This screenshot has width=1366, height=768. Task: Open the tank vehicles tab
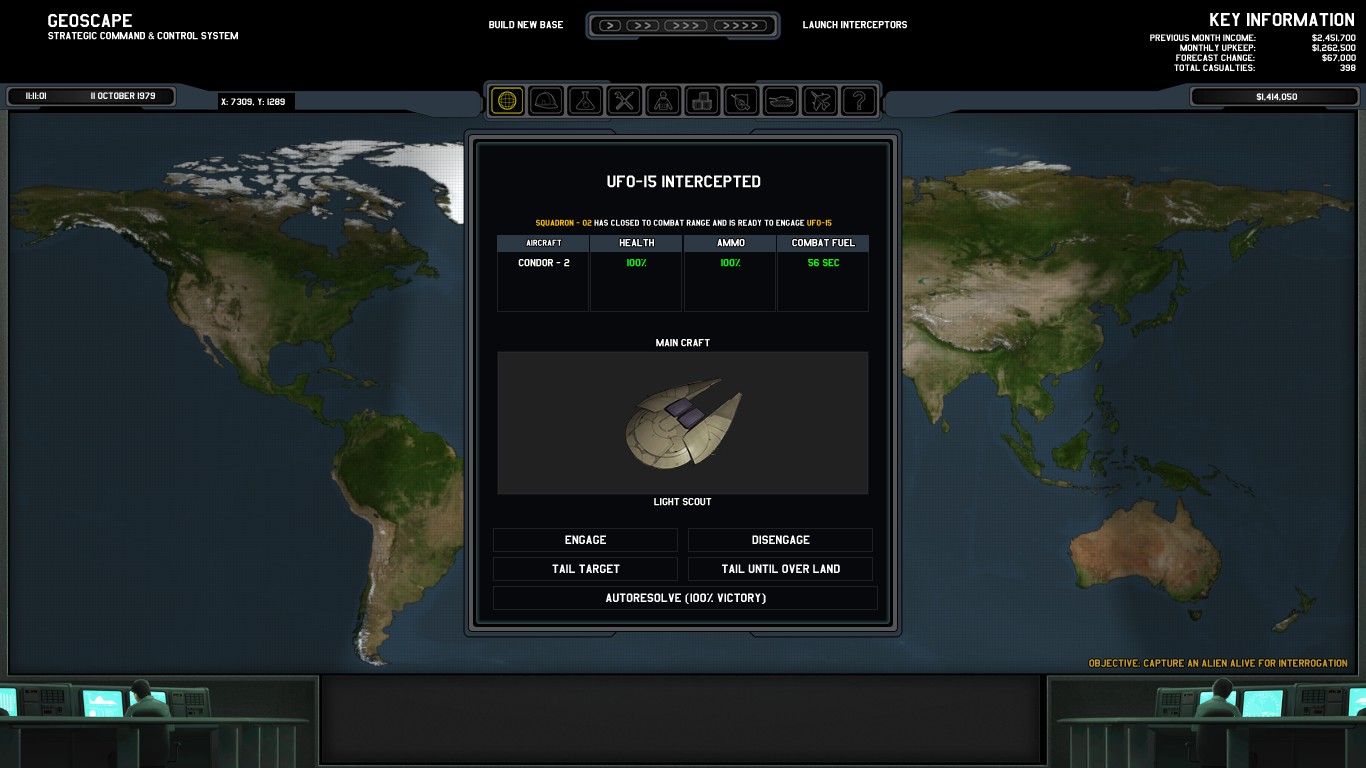click(780, 100)
